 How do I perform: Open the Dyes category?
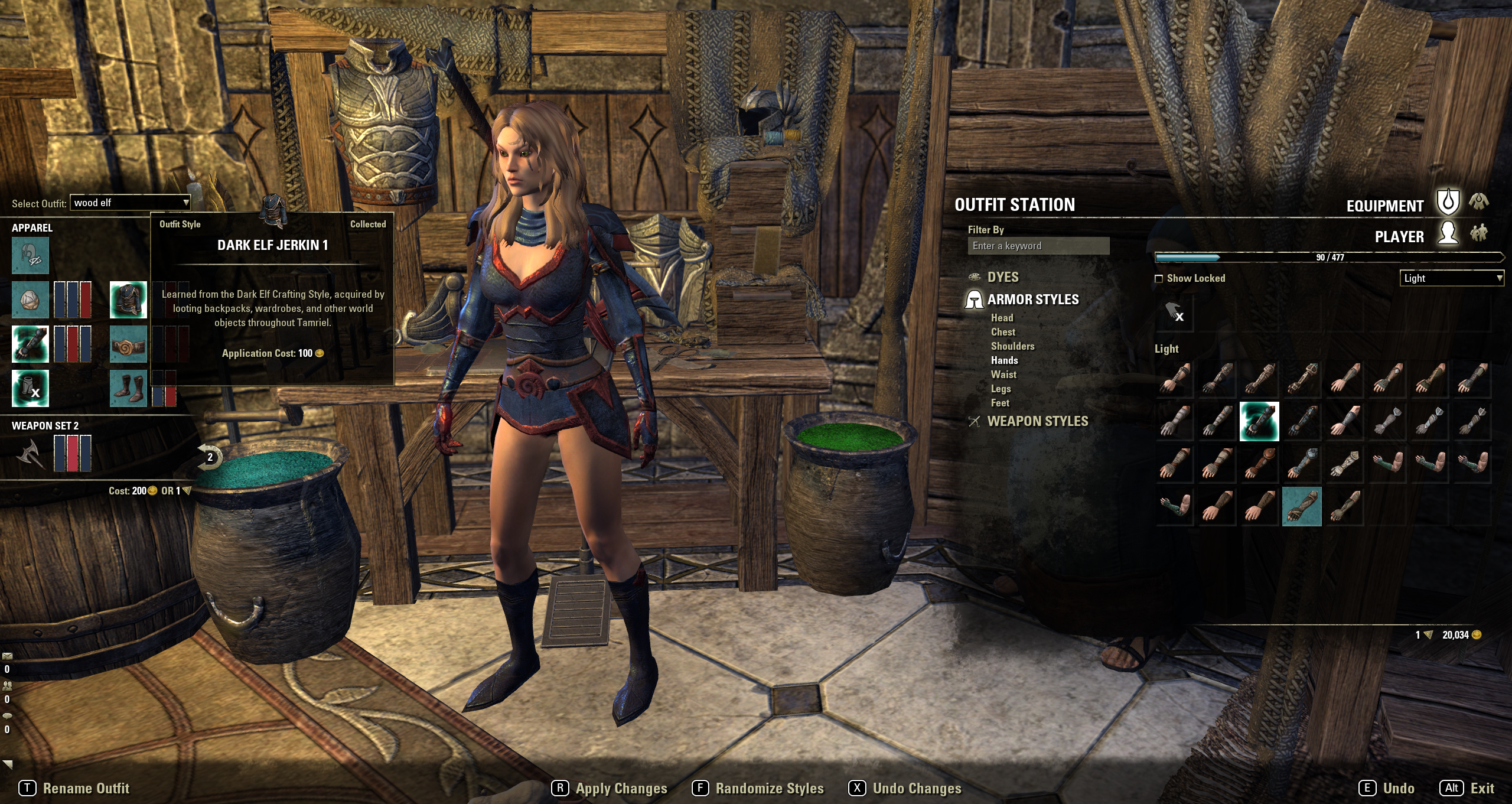[1002, 277]
